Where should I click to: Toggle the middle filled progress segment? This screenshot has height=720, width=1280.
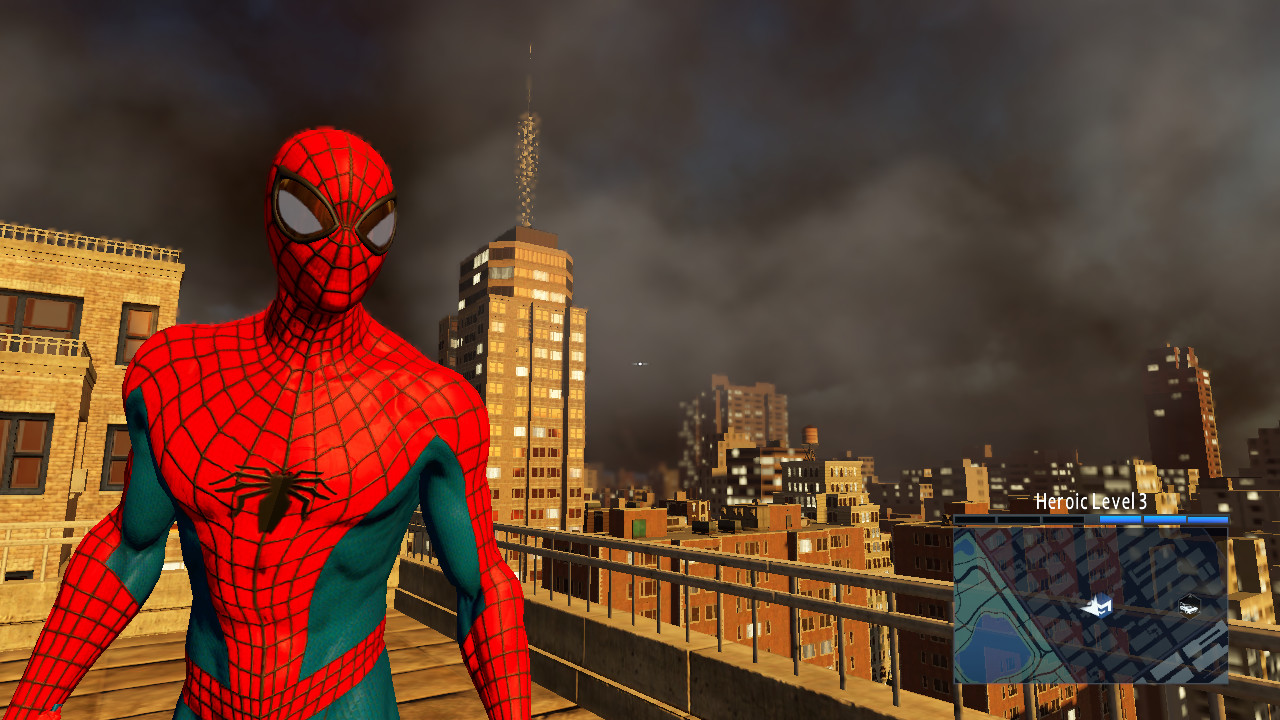pos(1163,519)
